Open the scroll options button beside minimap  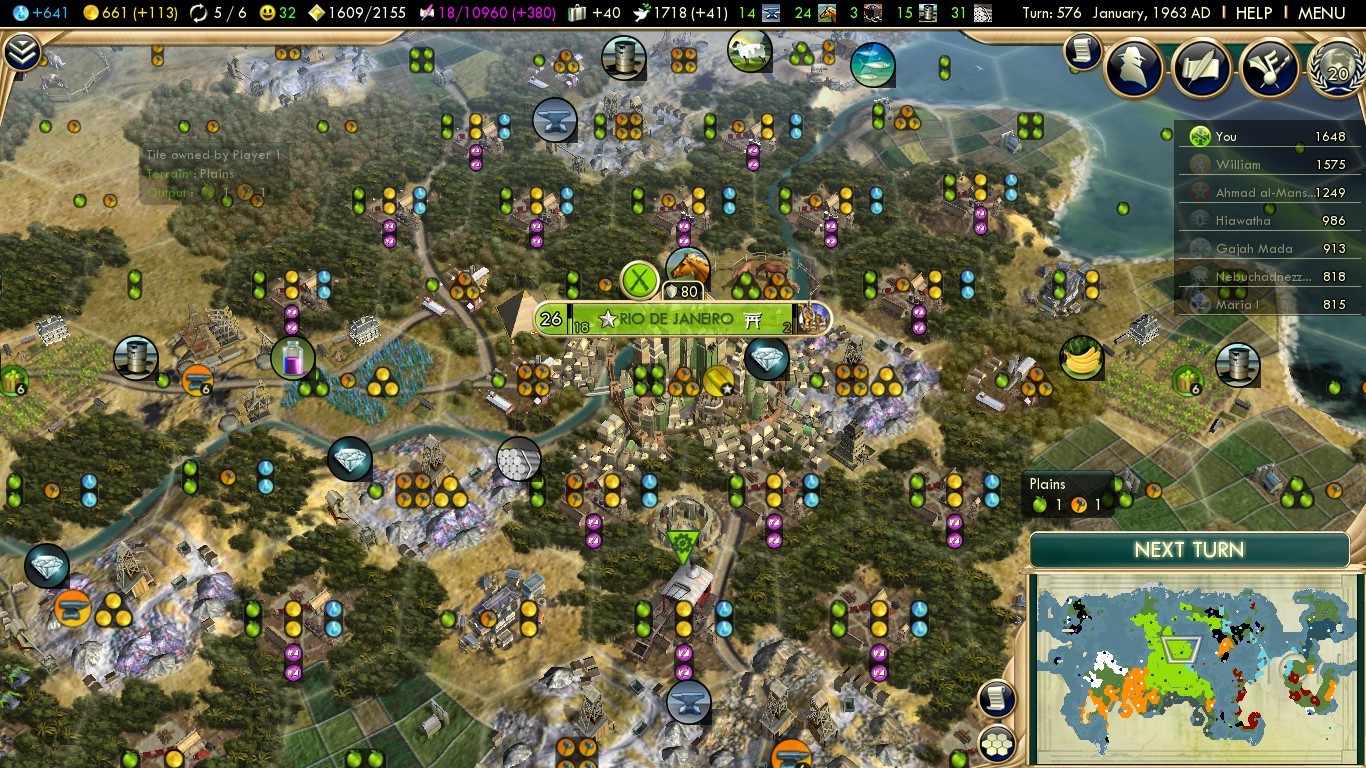tap(997, 699)
